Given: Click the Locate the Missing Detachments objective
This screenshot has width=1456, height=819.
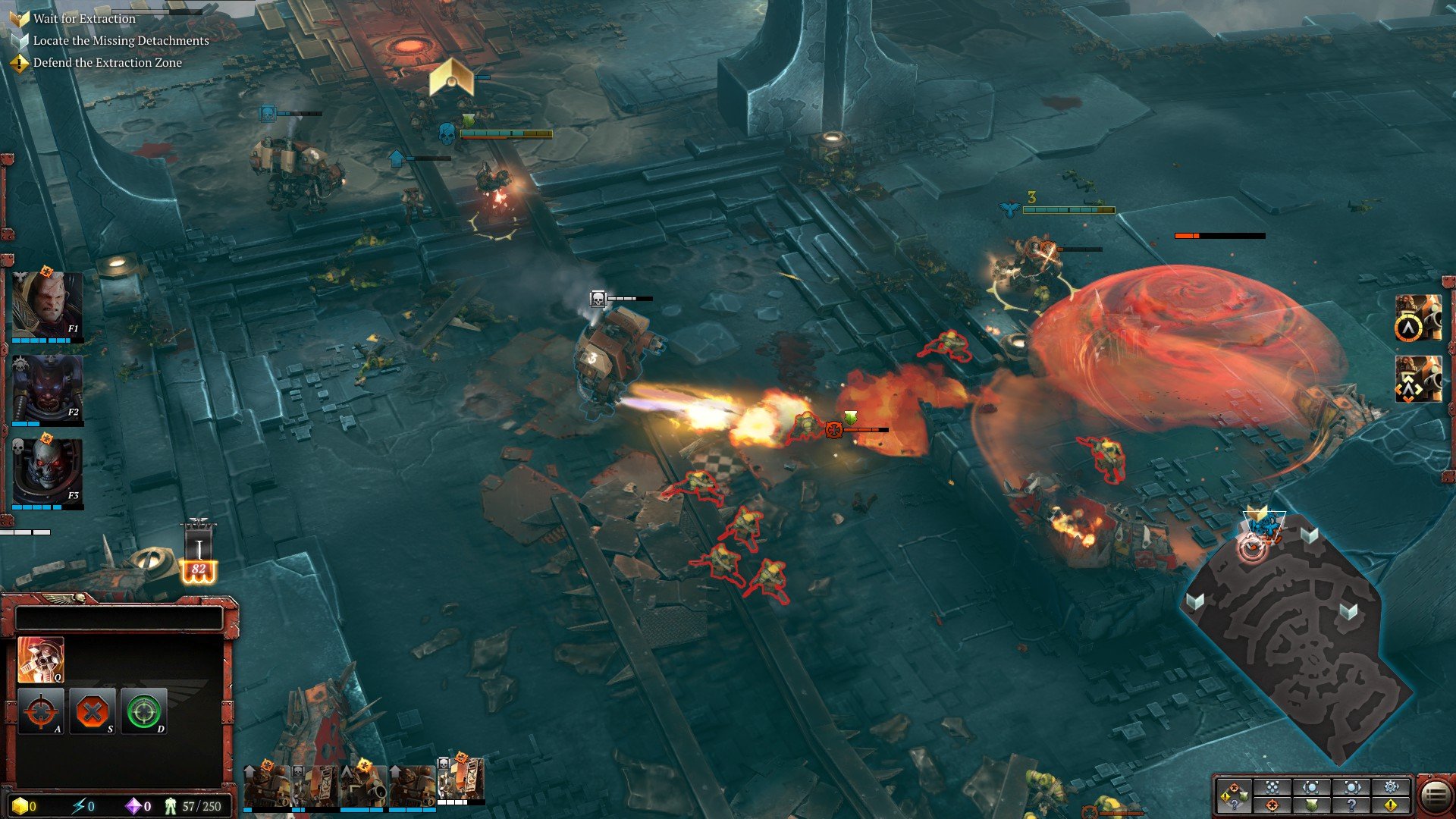Looking at the screenshot, I should (x=121, y=41).
